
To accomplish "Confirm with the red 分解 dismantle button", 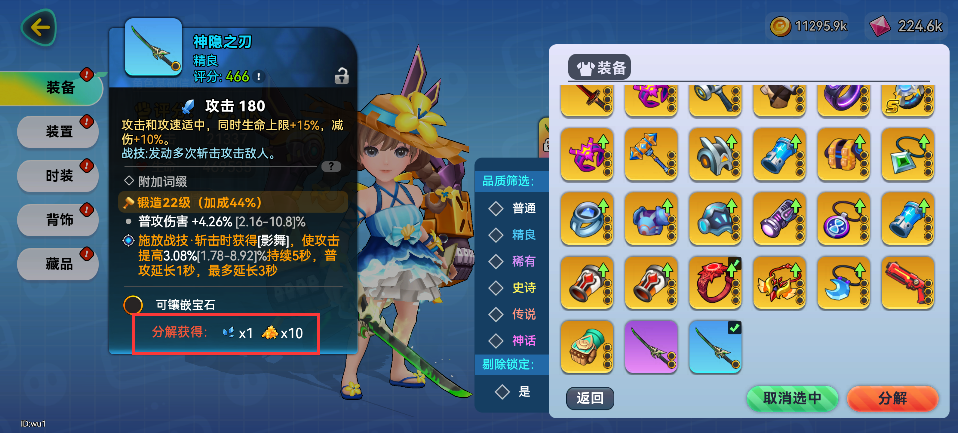I will pyautogui.click(x=892, y=398).
